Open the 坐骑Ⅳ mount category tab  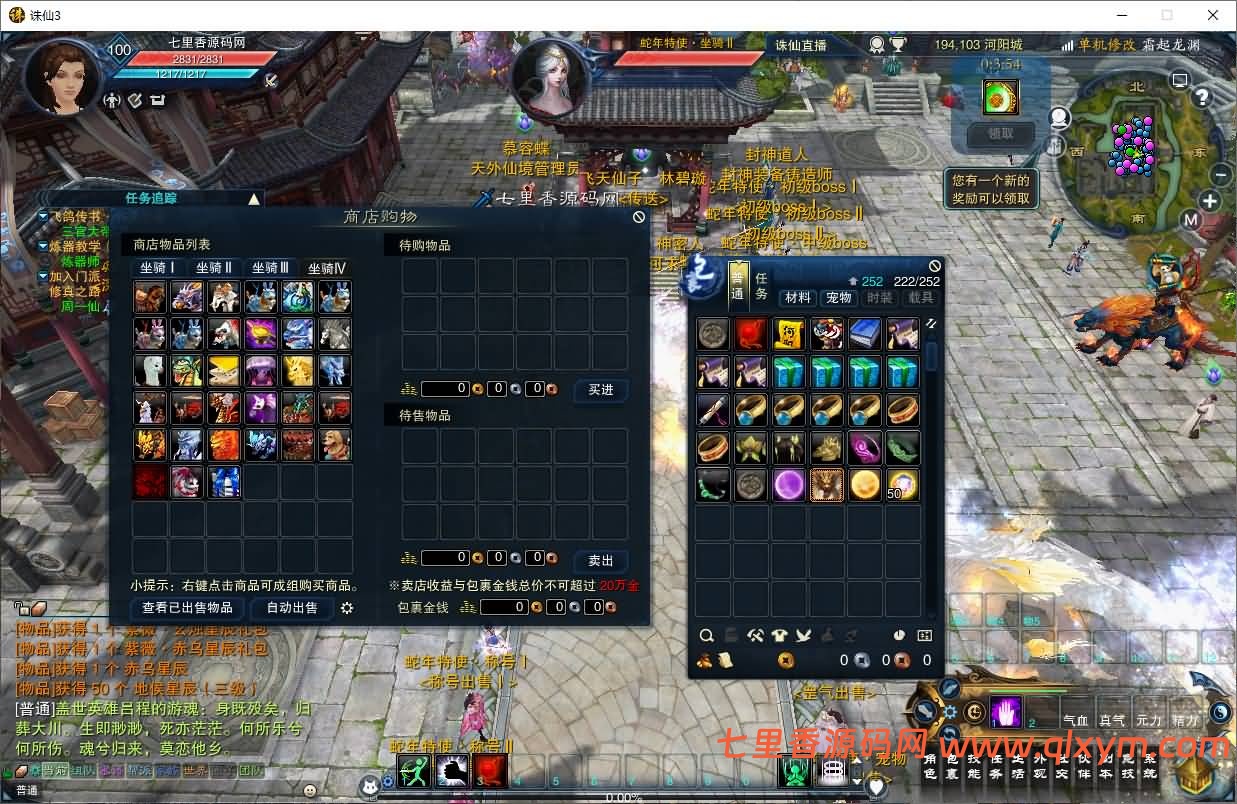click(326, 268)
